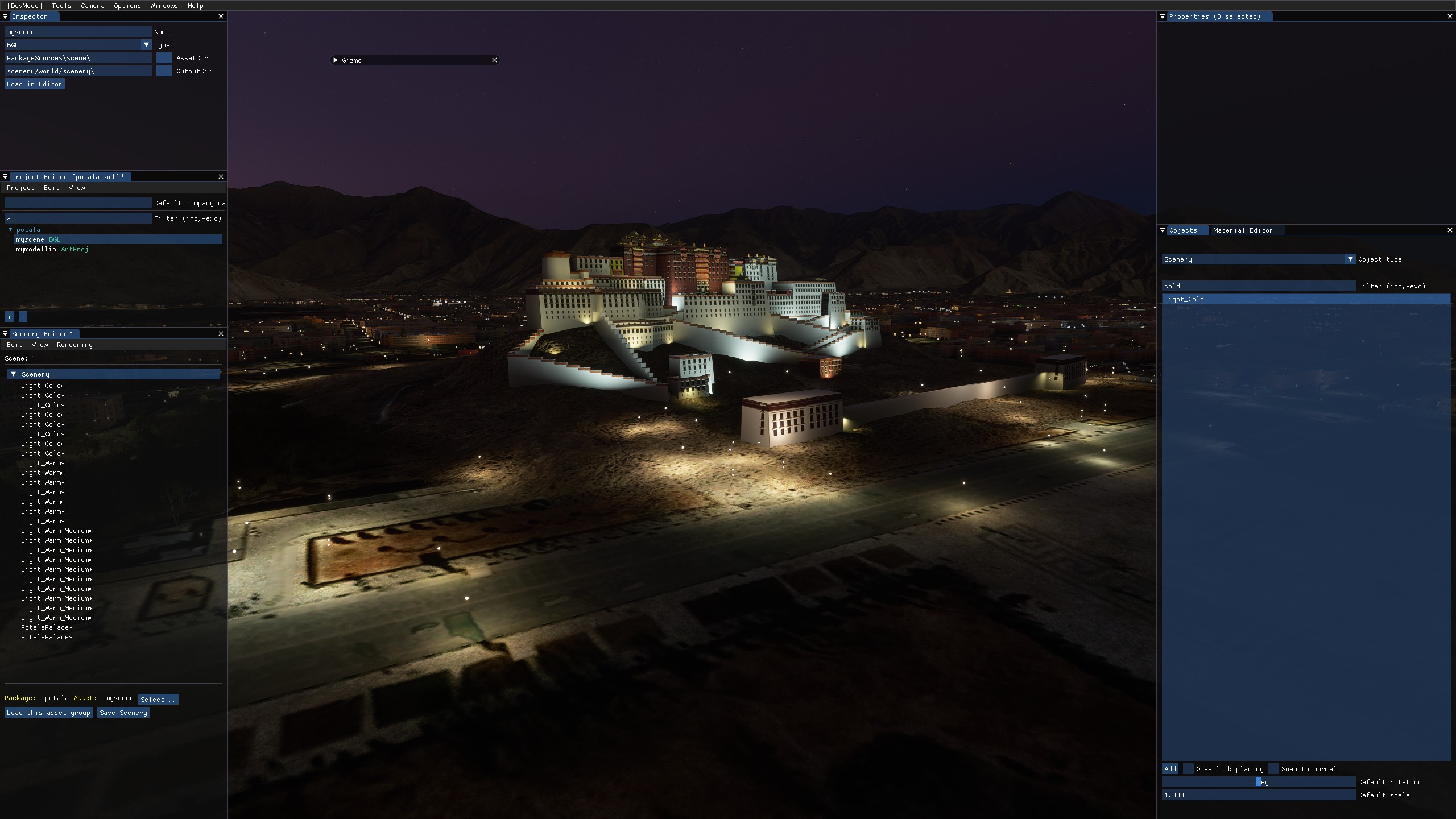This screenshot has width=1456, height=819.
Task: Open the Camera menu
Action: pos(92,6)
